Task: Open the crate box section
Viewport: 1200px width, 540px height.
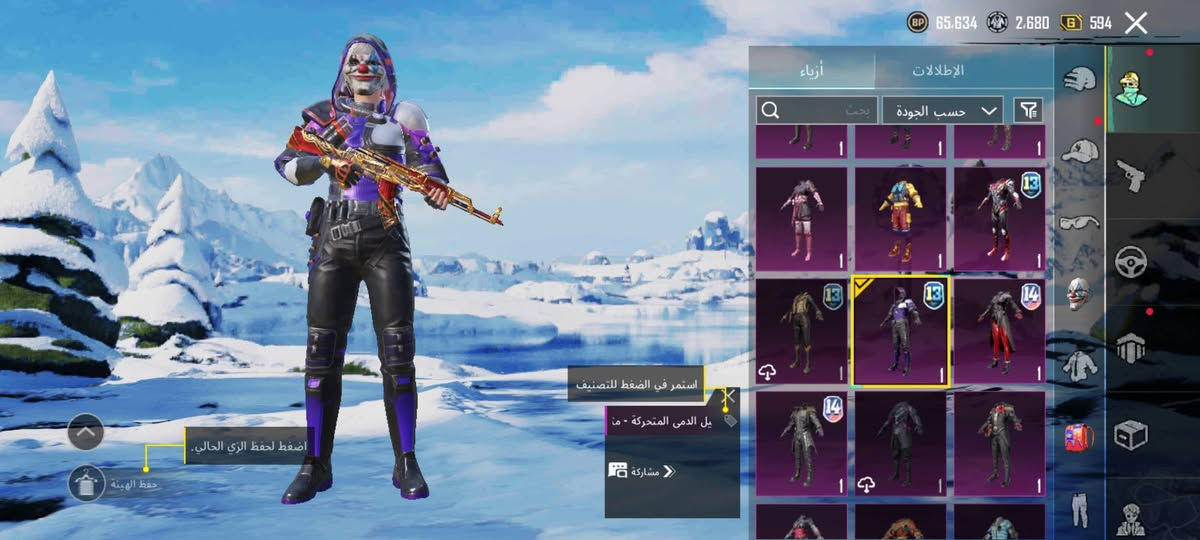Action: pos(1130,435)
